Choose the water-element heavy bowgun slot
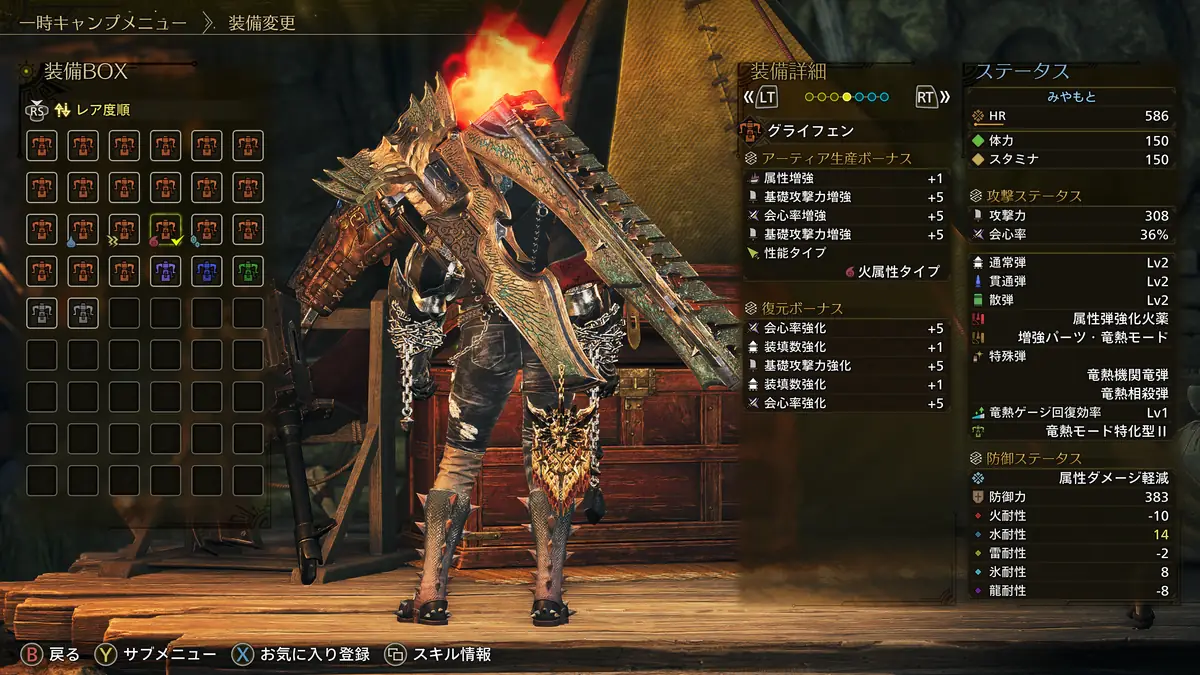This screenshot has height=675, width=1200. (x=83, y=229)
